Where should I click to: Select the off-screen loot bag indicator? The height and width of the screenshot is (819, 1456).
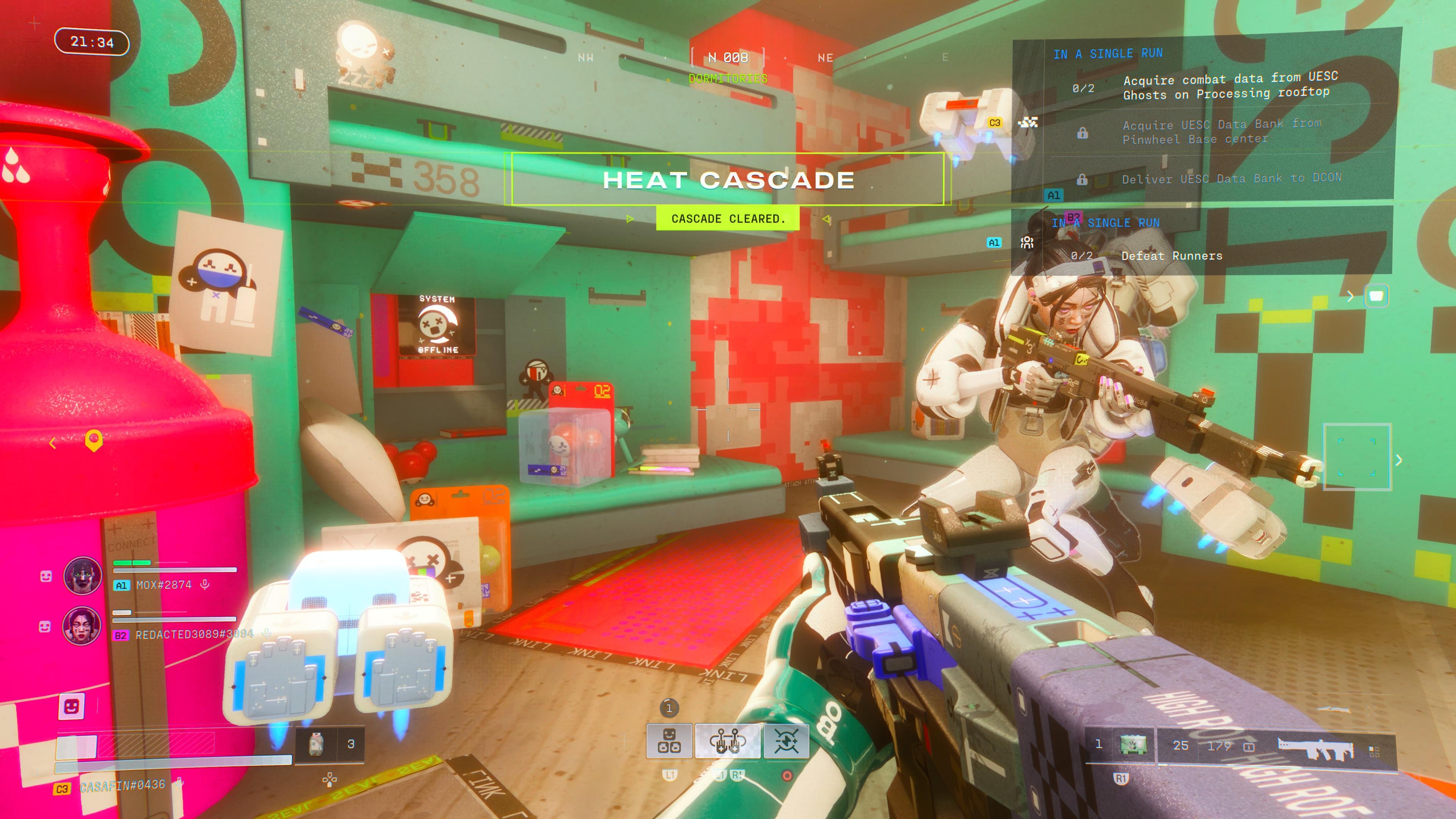1376,296
